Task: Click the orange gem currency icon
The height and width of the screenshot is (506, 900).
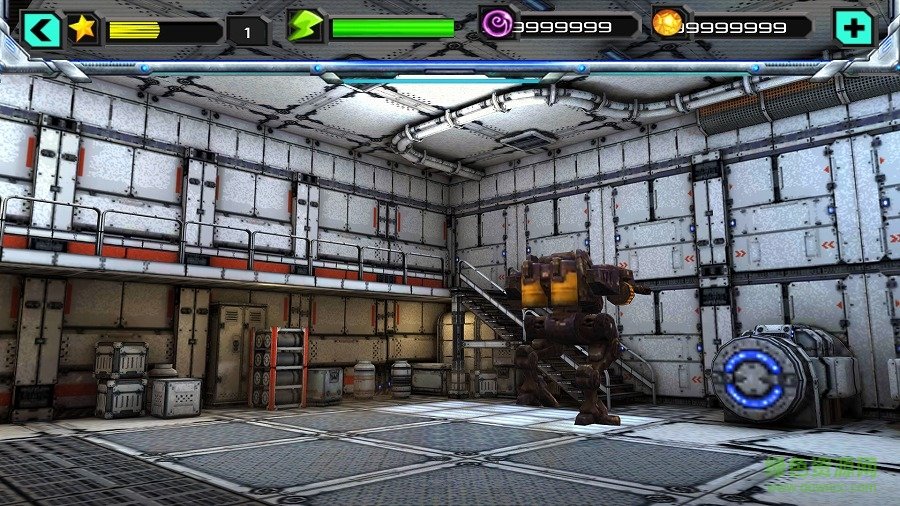Action: pos(667,23)
